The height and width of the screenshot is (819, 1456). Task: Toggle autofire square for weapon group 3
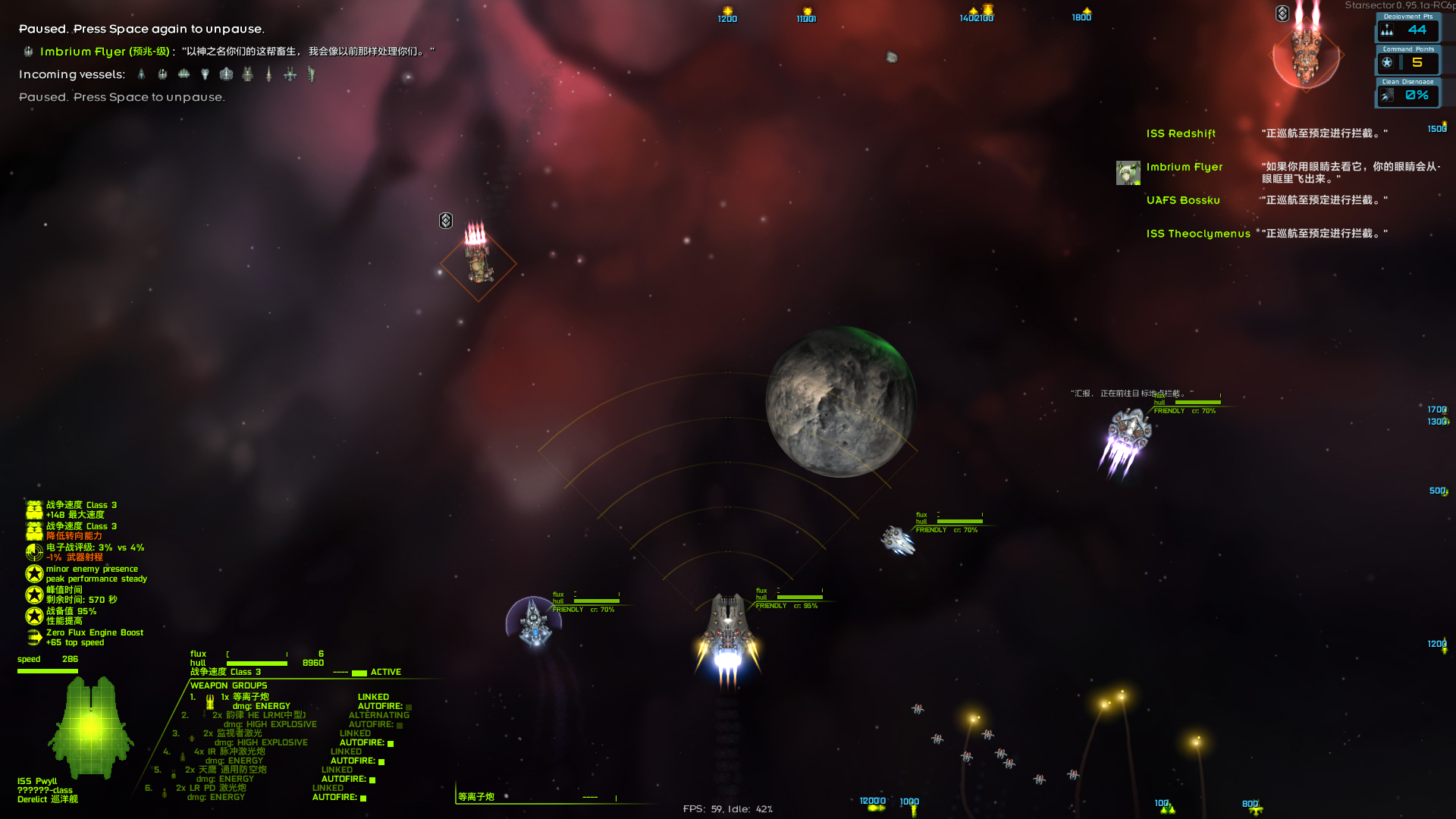click(391, 743)
